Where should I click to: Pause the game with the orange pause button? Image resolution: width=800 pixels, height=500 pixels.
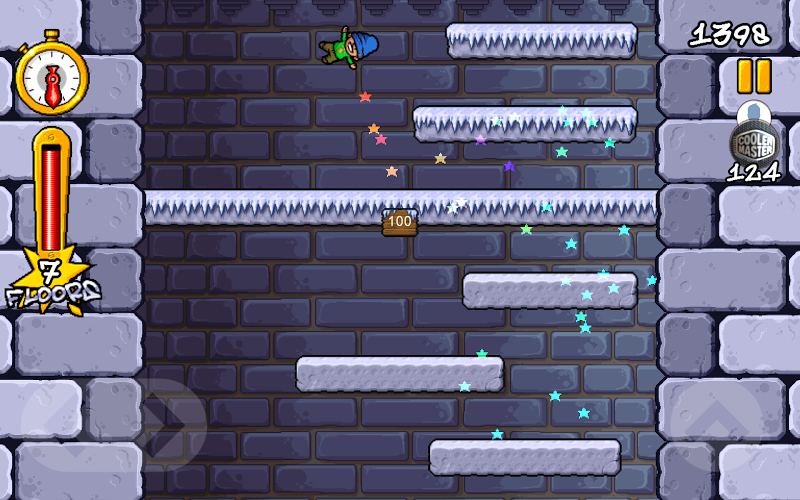[754, 76]
